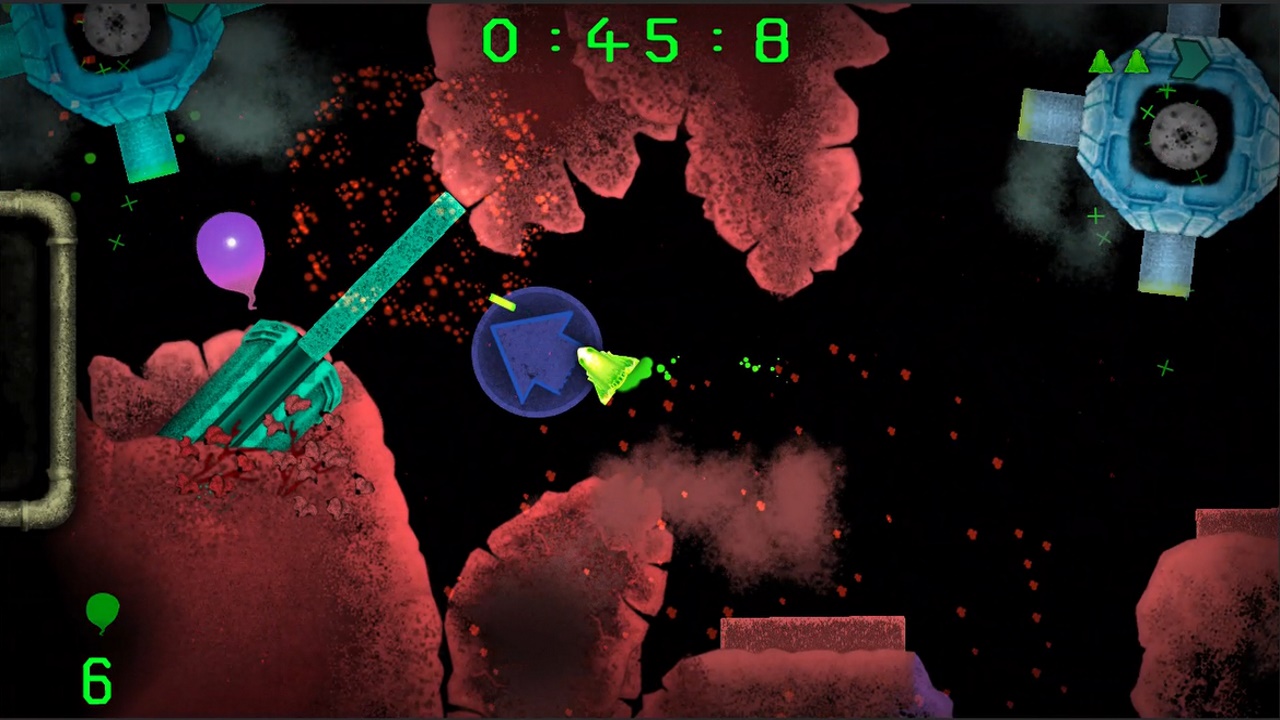Click the glowing center of the purple balloon
This screenshot has height=720, width=1280.
[x=231, y=243]
